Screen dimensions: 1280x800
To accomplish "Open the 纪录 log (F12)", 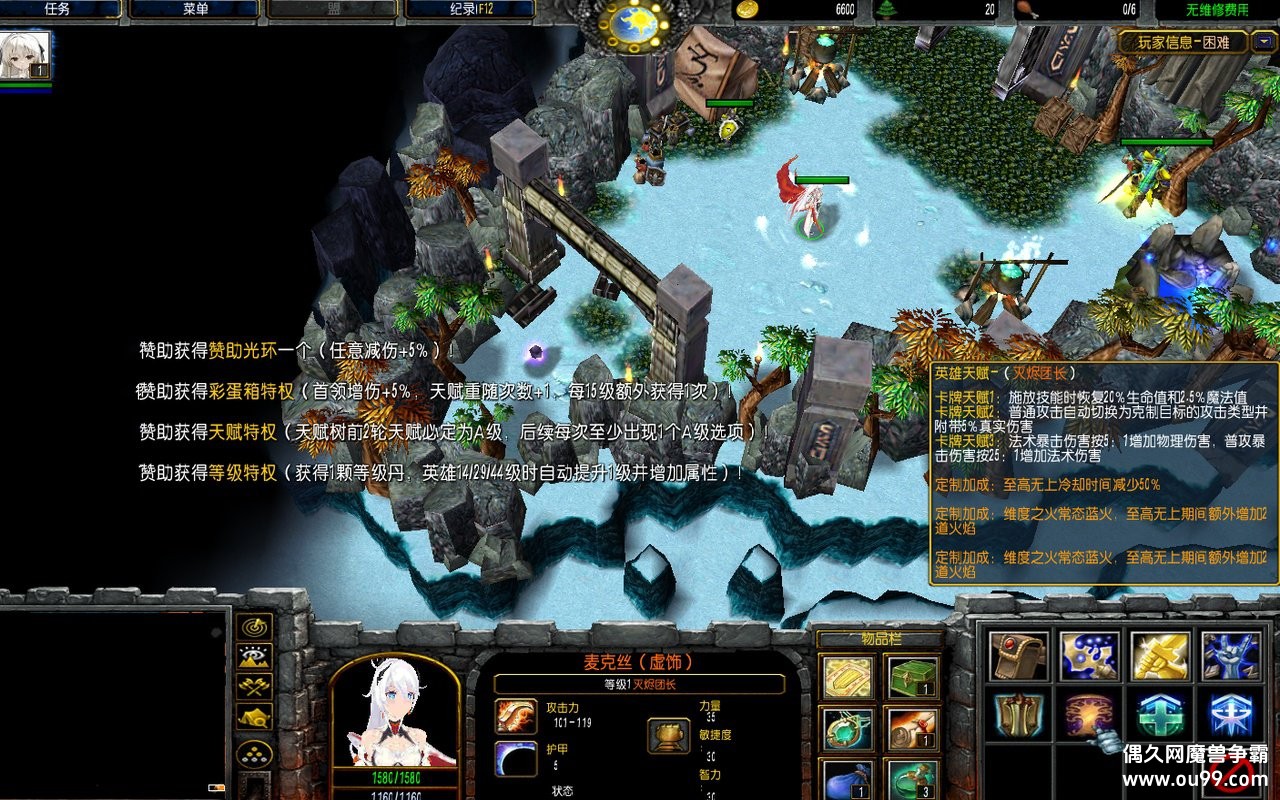I will [x=469, y=9].
